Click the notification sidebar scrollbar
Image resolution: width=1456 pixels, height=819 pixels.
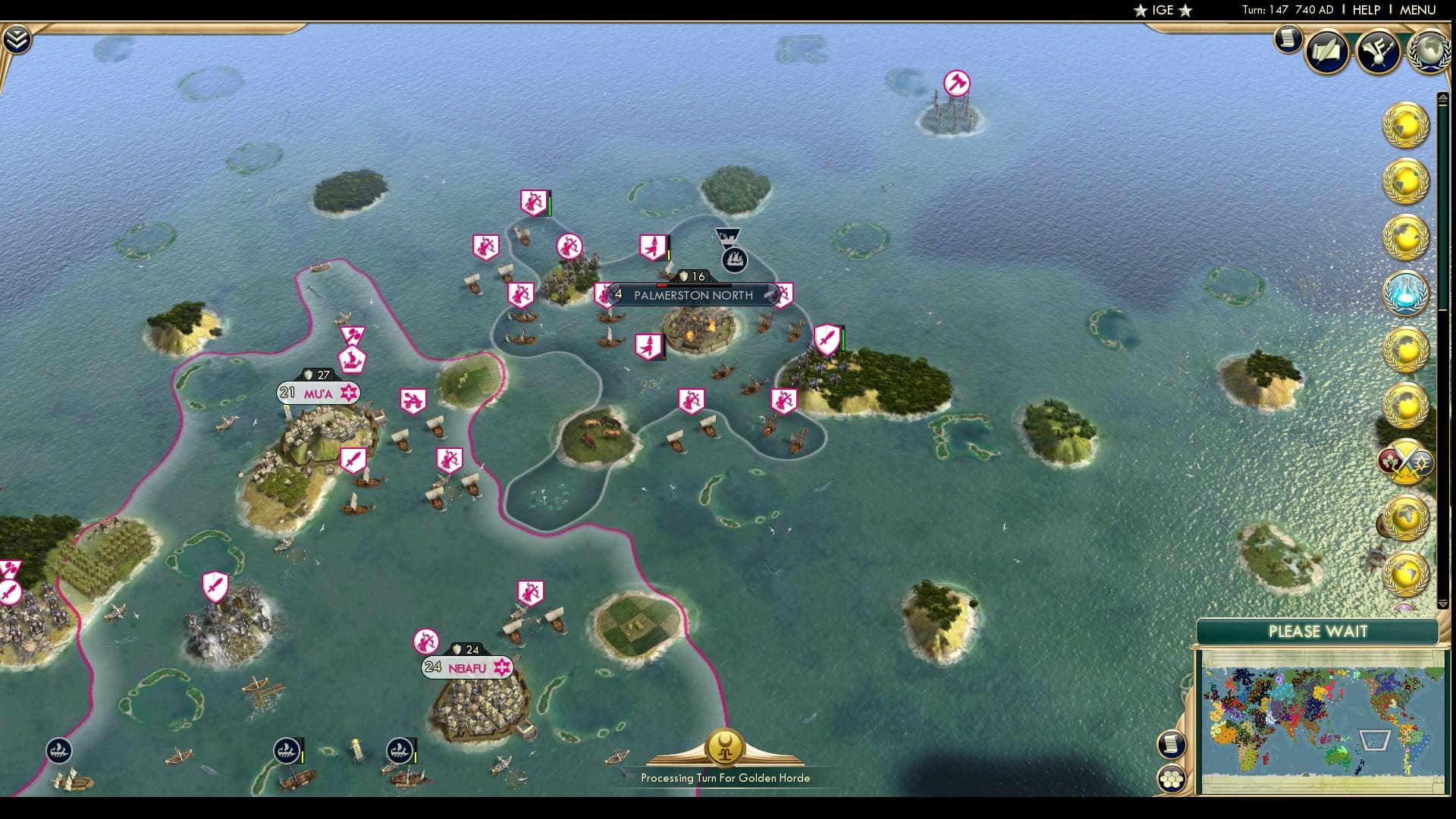click(x=1442, y=227)
